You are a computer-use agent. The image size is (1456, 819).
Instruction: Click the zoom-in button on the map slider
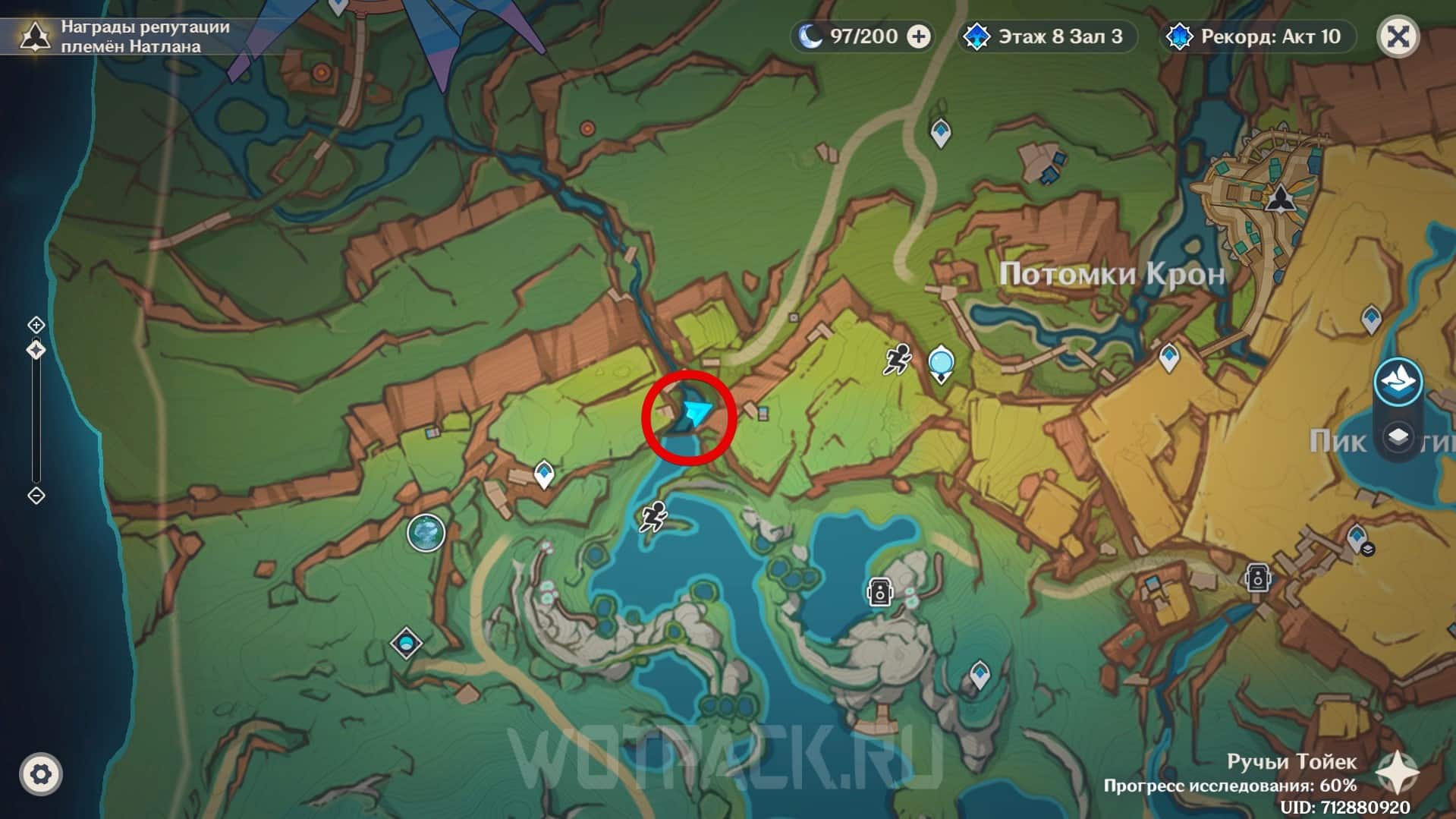click(36, 325)
